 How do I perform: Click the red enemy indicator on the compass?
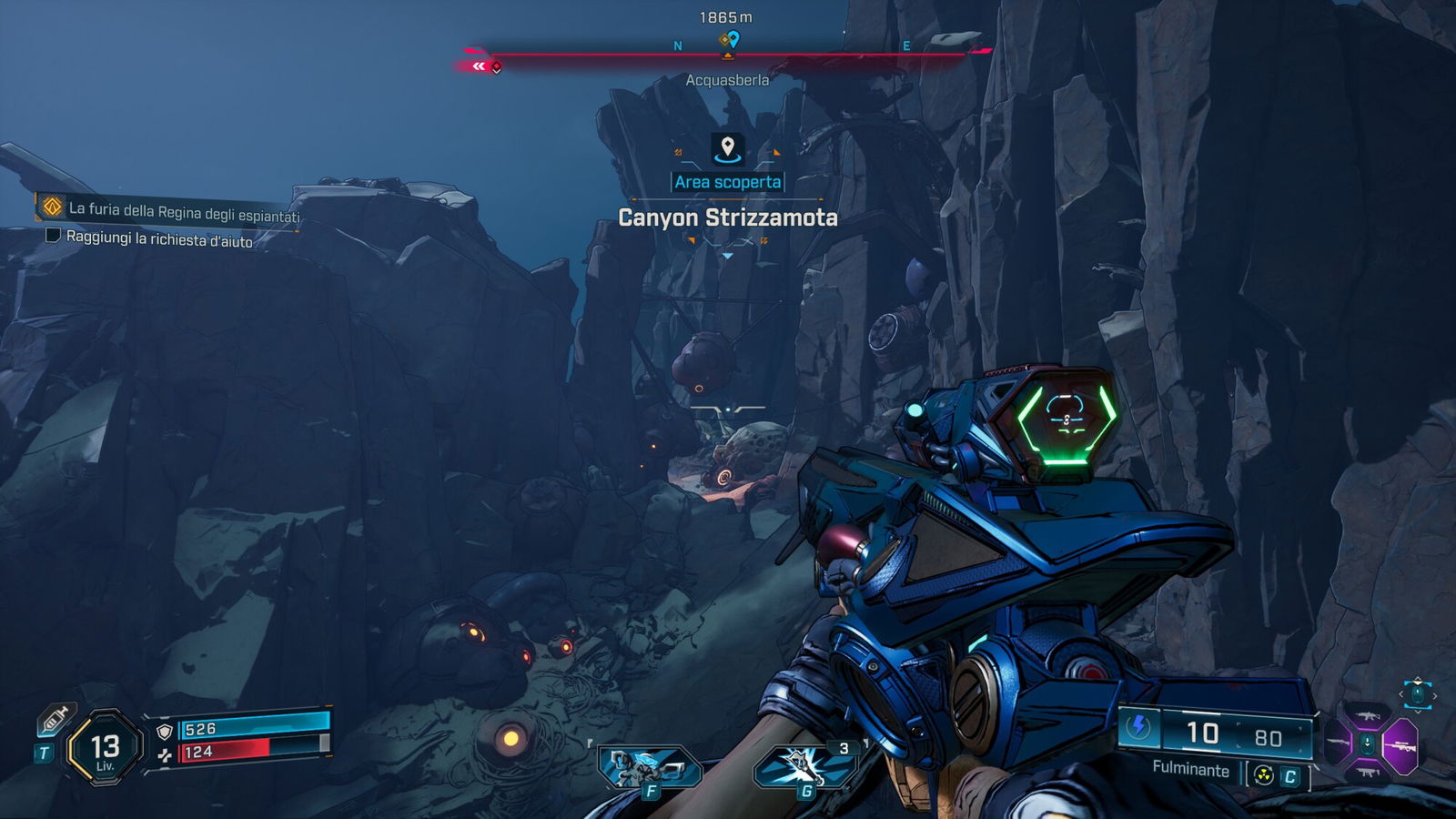[496, 66]
